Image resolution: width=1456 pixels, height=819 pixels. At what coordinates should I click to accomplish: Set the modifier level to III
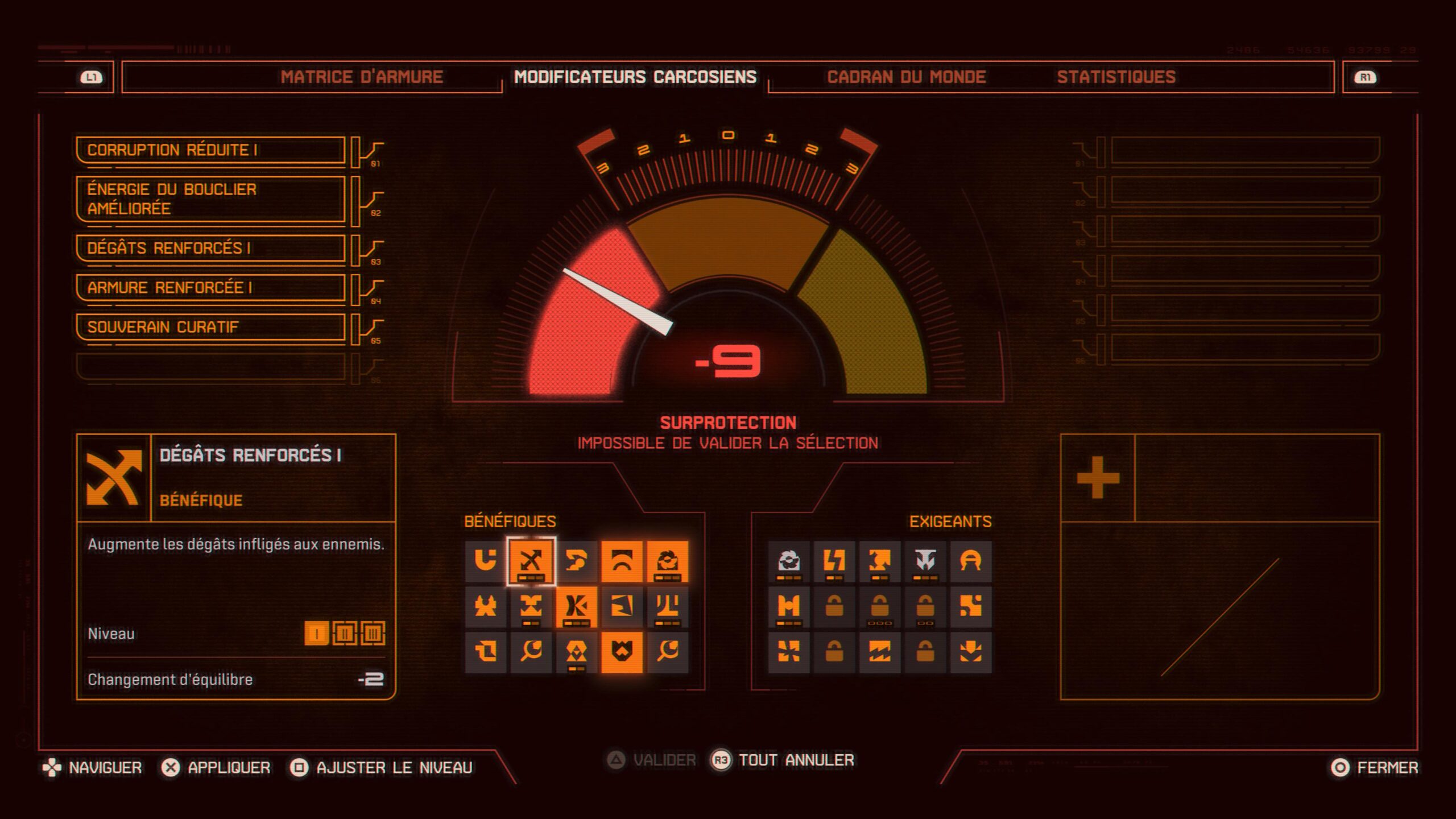coord(373,634)
